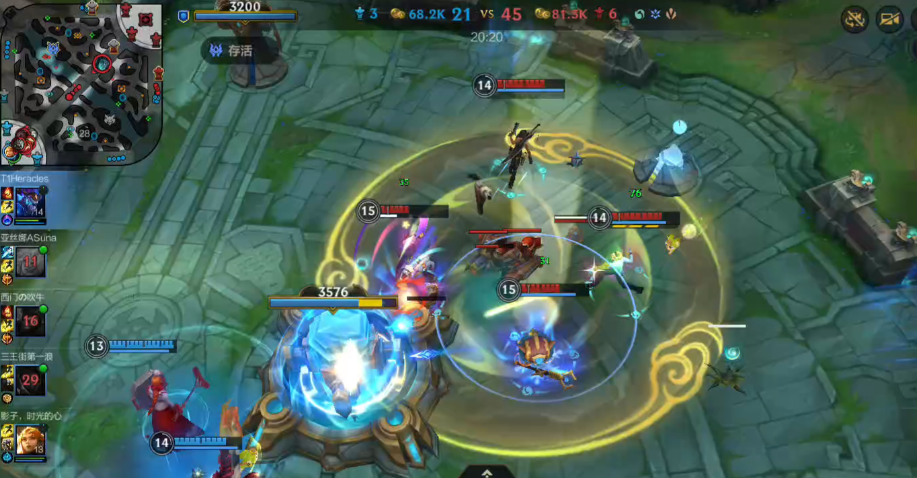
Task: Click the 存活 status tag
Action: [231, 50]
